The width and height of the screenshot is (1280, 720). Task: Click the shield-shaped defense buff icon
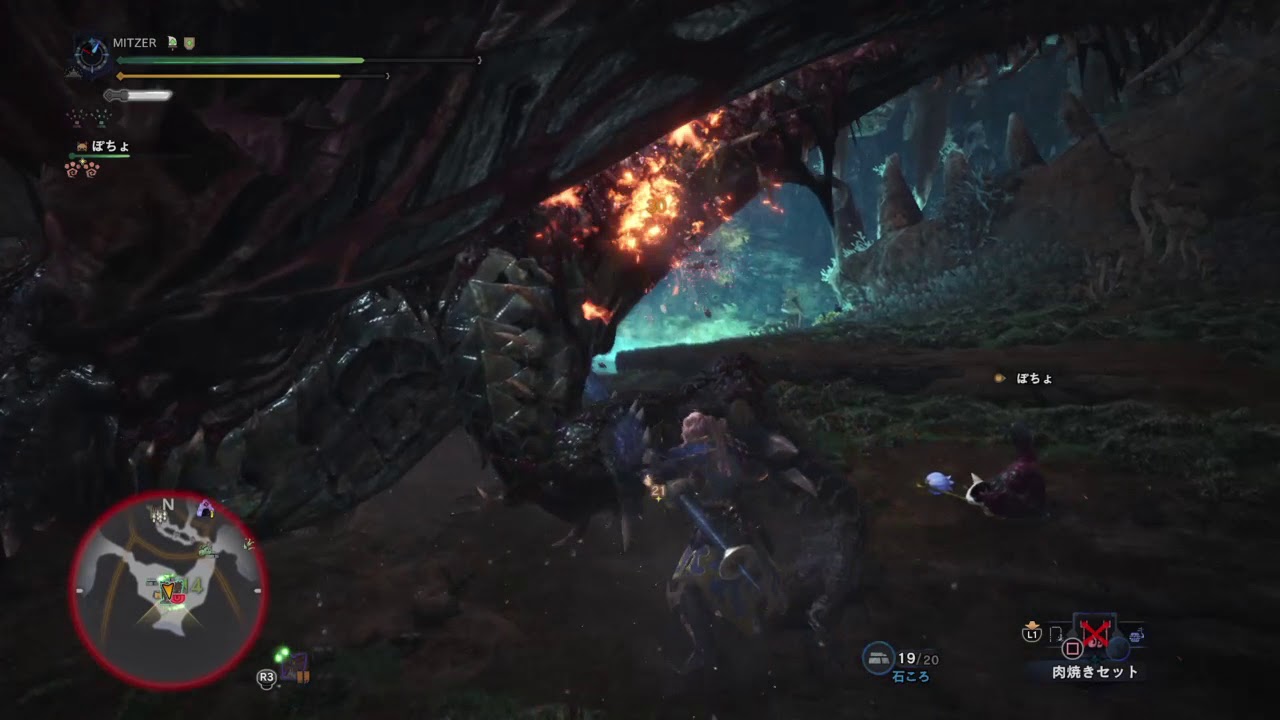coord(189,44)
